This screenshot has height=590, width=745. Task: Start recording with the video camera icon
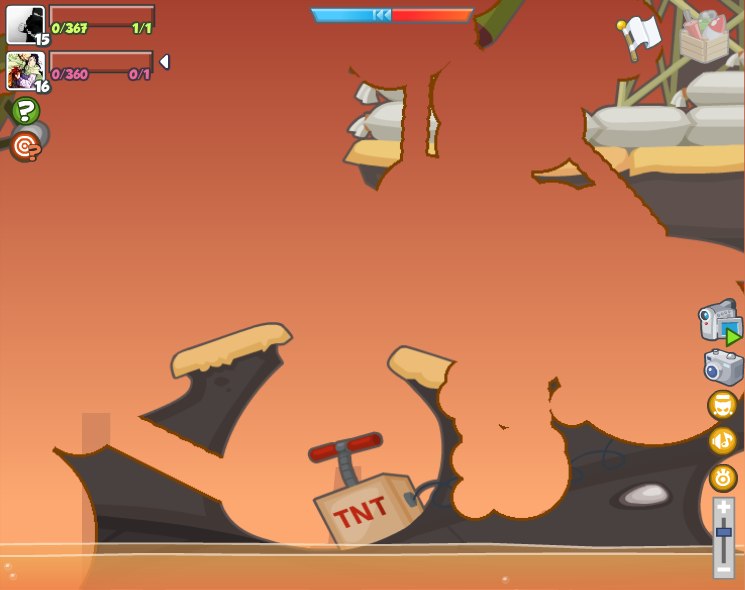[x=720, y=323]
